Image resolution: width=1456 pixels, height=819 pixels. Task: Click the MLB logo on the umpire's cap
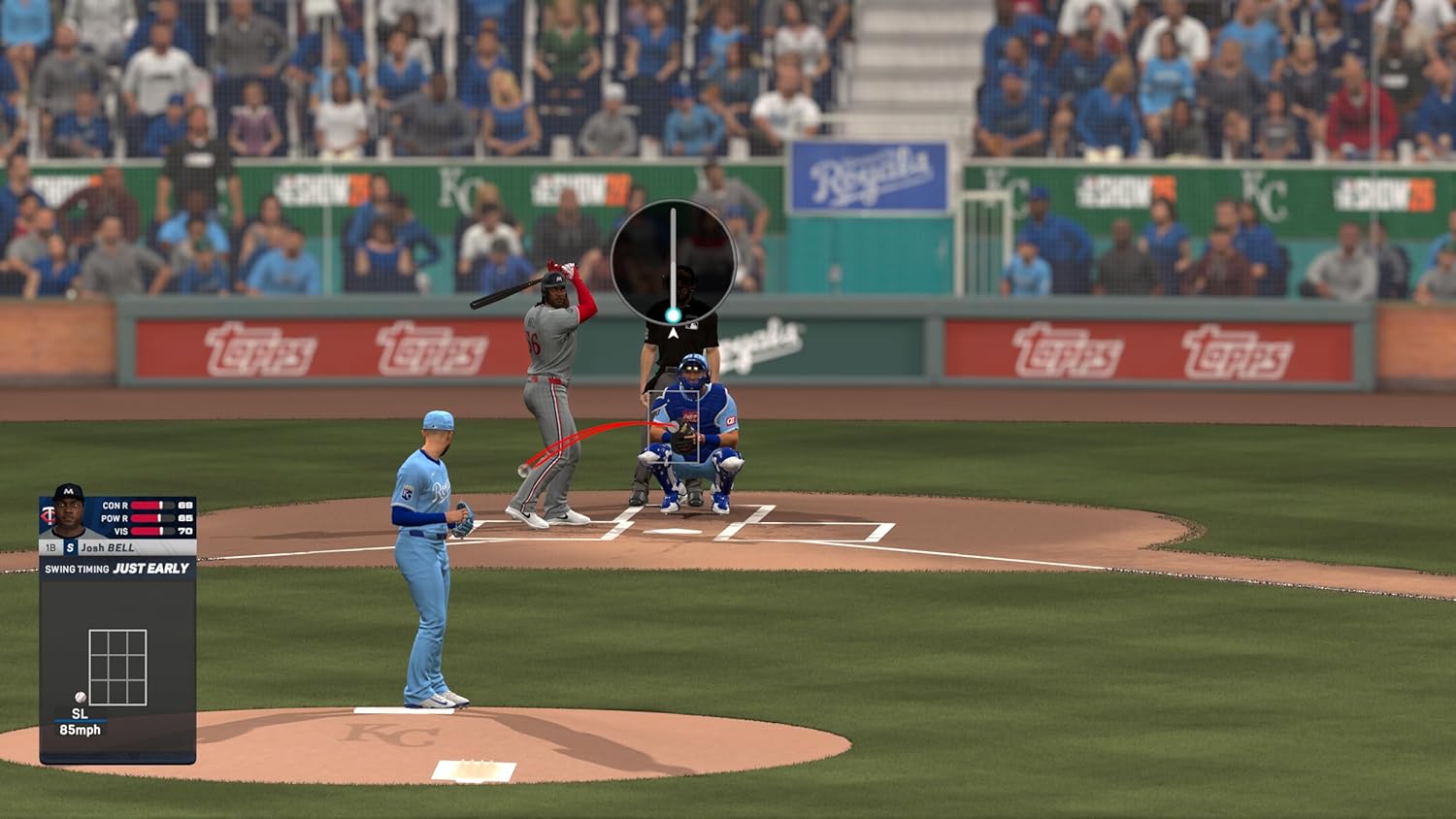point(692,326)
